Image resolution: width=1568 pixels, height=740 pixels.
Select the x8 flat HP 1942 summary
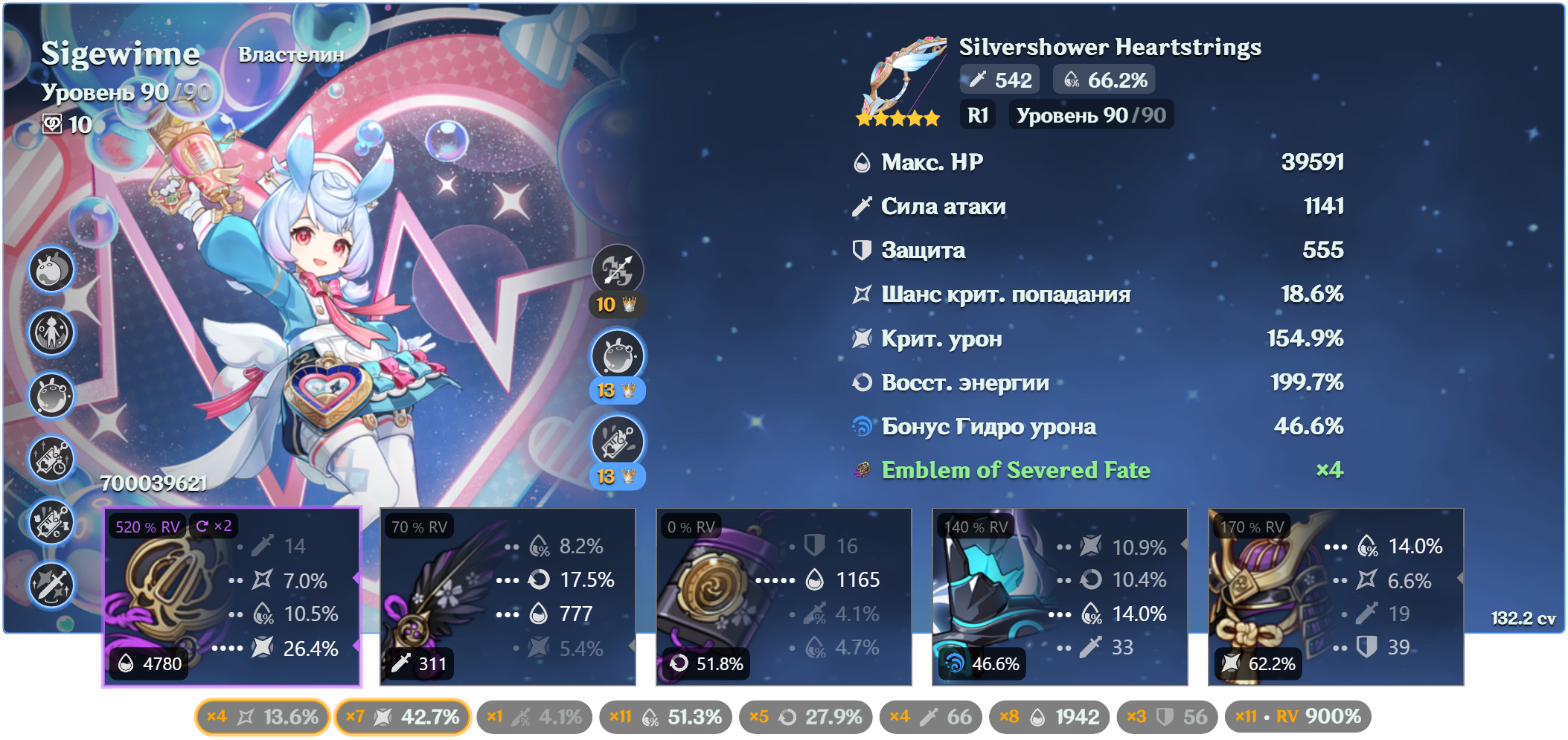click(1049, 717)
